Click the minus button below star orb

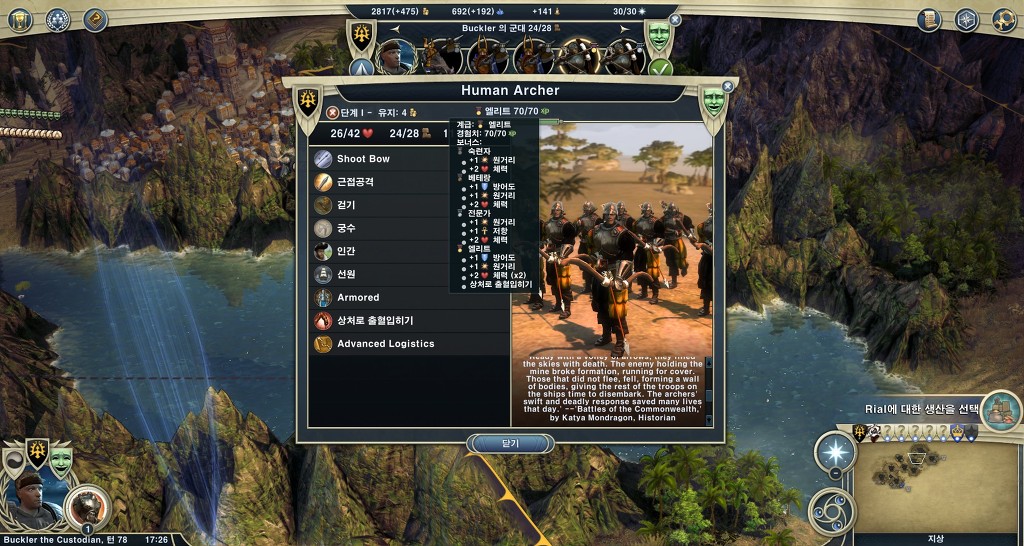click(x=835, y=472)
